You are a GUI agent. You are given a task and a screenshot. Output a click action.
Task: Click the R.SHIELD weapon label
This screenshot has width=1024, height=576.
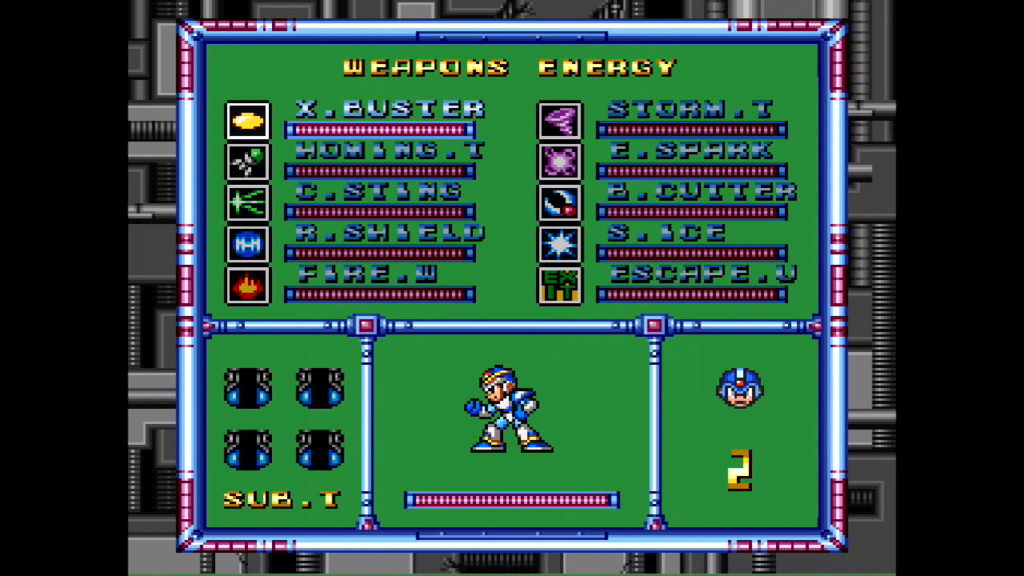point(390,232)
